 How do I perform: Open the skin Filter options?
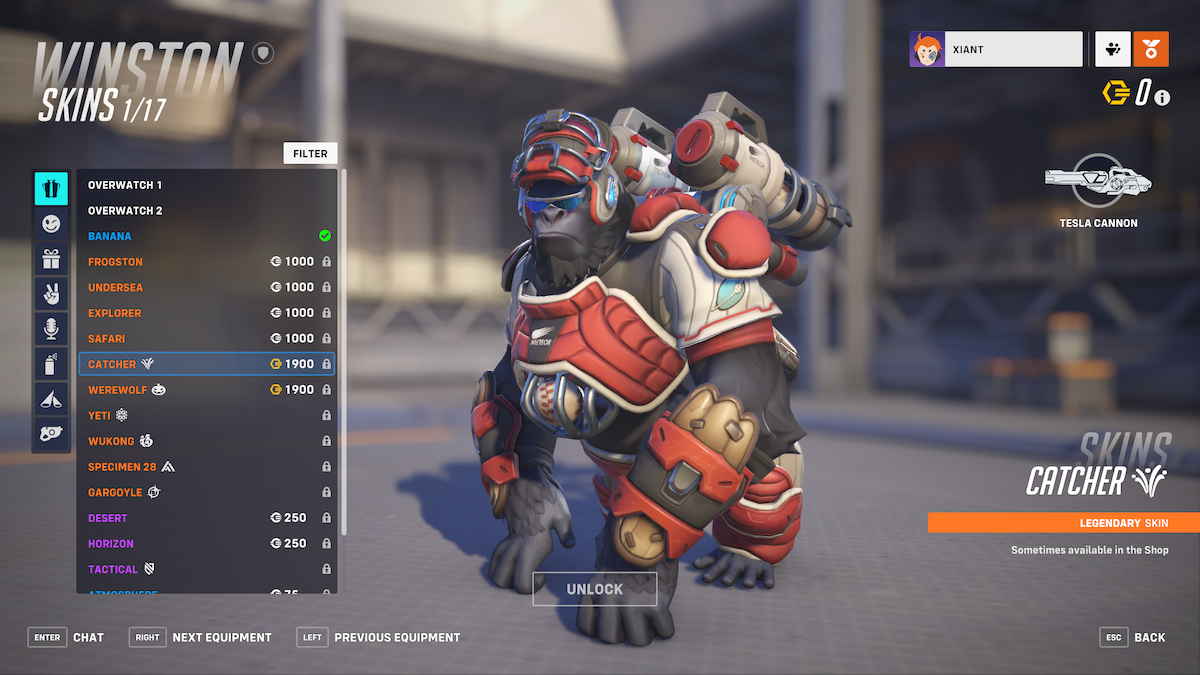[310, 153]
